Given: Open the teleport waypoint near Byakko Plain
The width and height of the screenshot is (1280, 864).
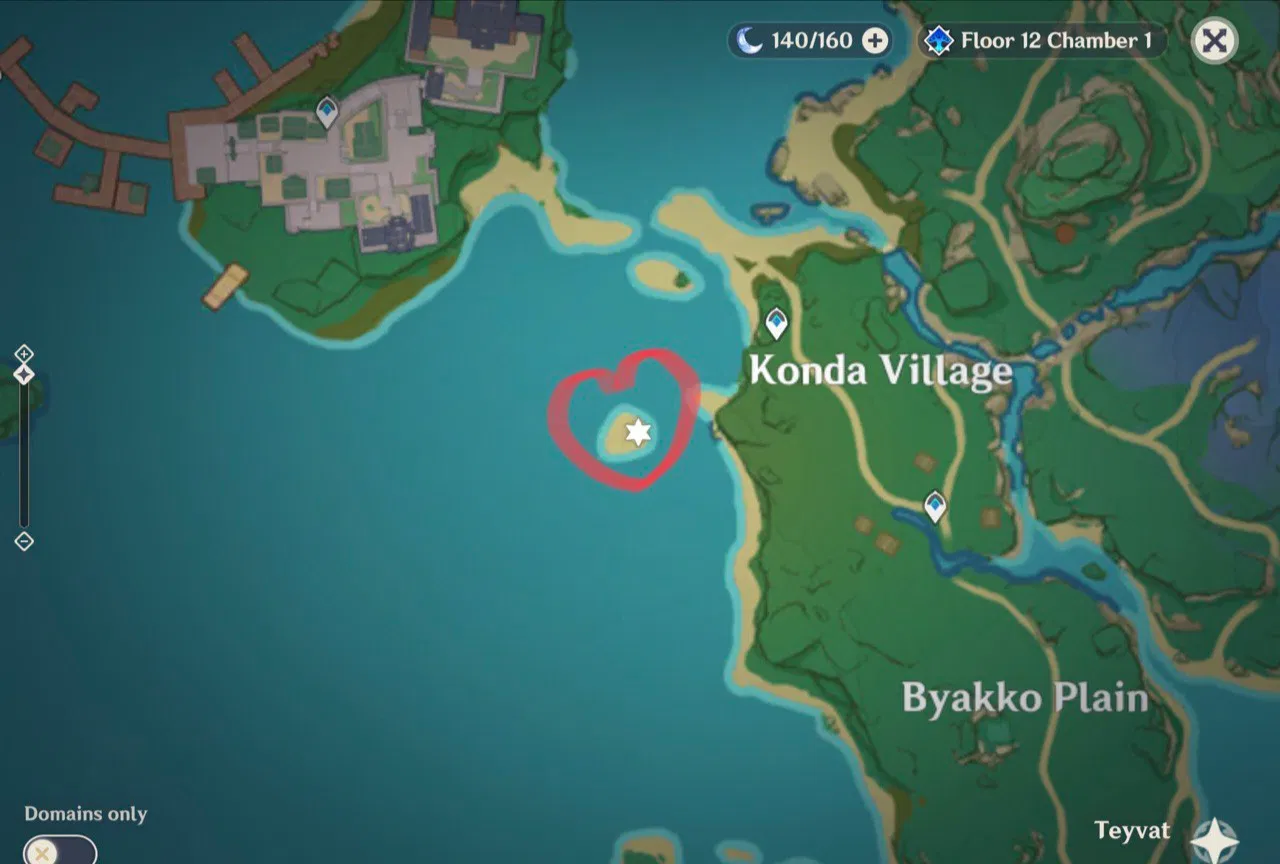Looking at the screenshot, I should coord(935,506).
